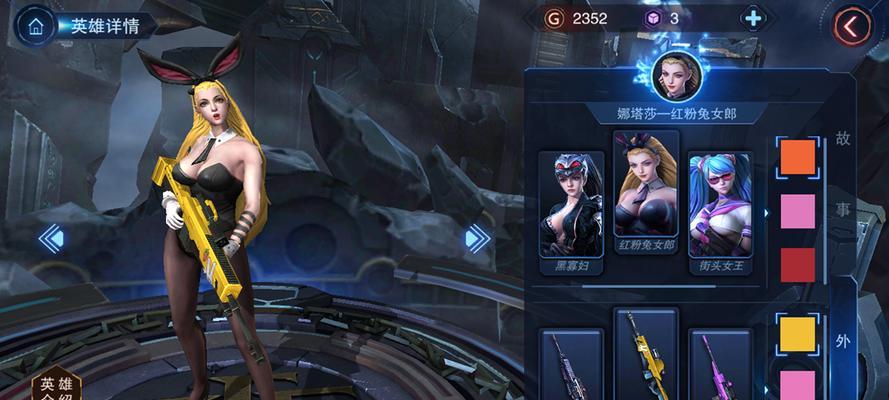Switch to the previous hero with left arrow

(52, 238)
